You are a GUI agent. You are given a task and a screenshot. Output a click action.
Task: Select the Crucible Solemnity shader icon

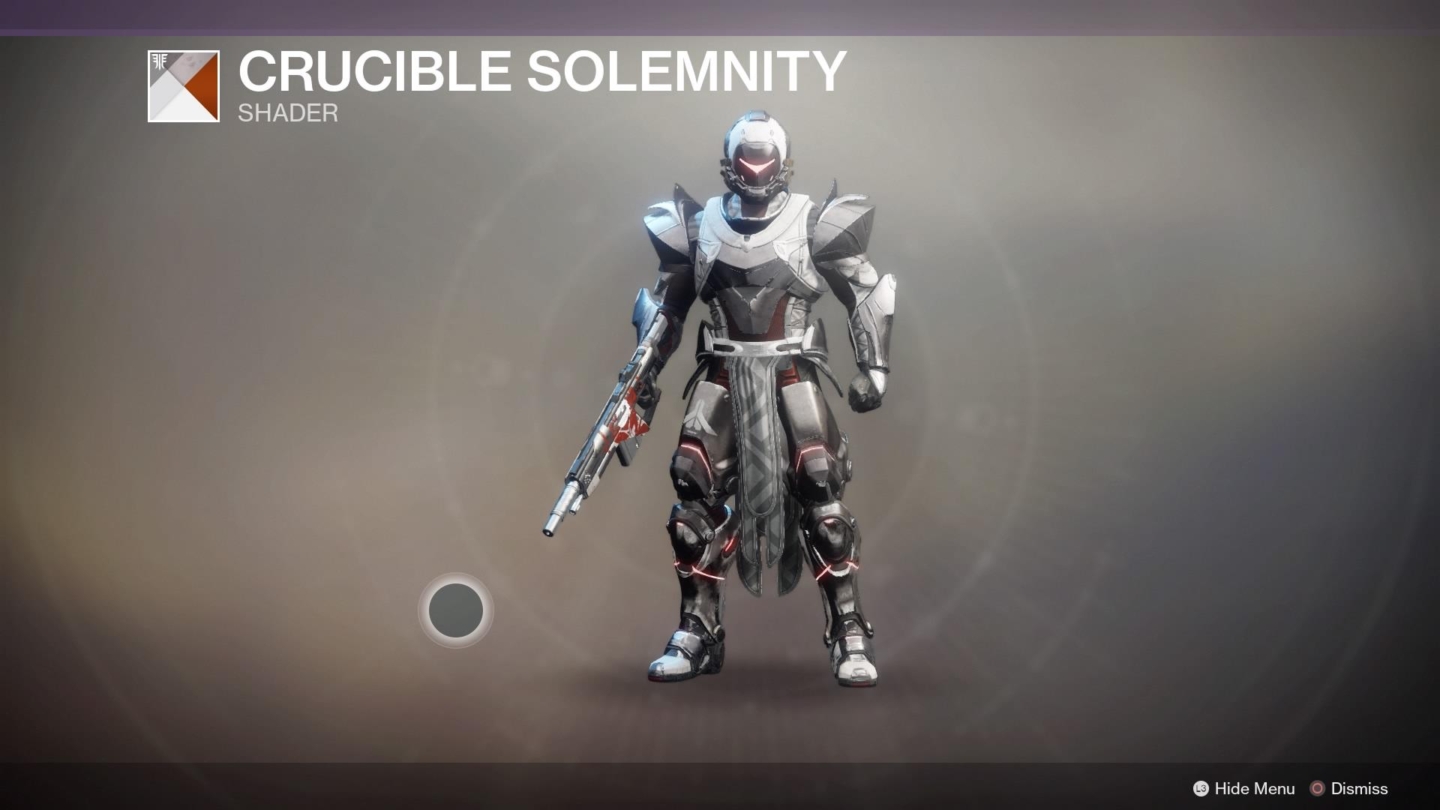(x=183, y=87)
